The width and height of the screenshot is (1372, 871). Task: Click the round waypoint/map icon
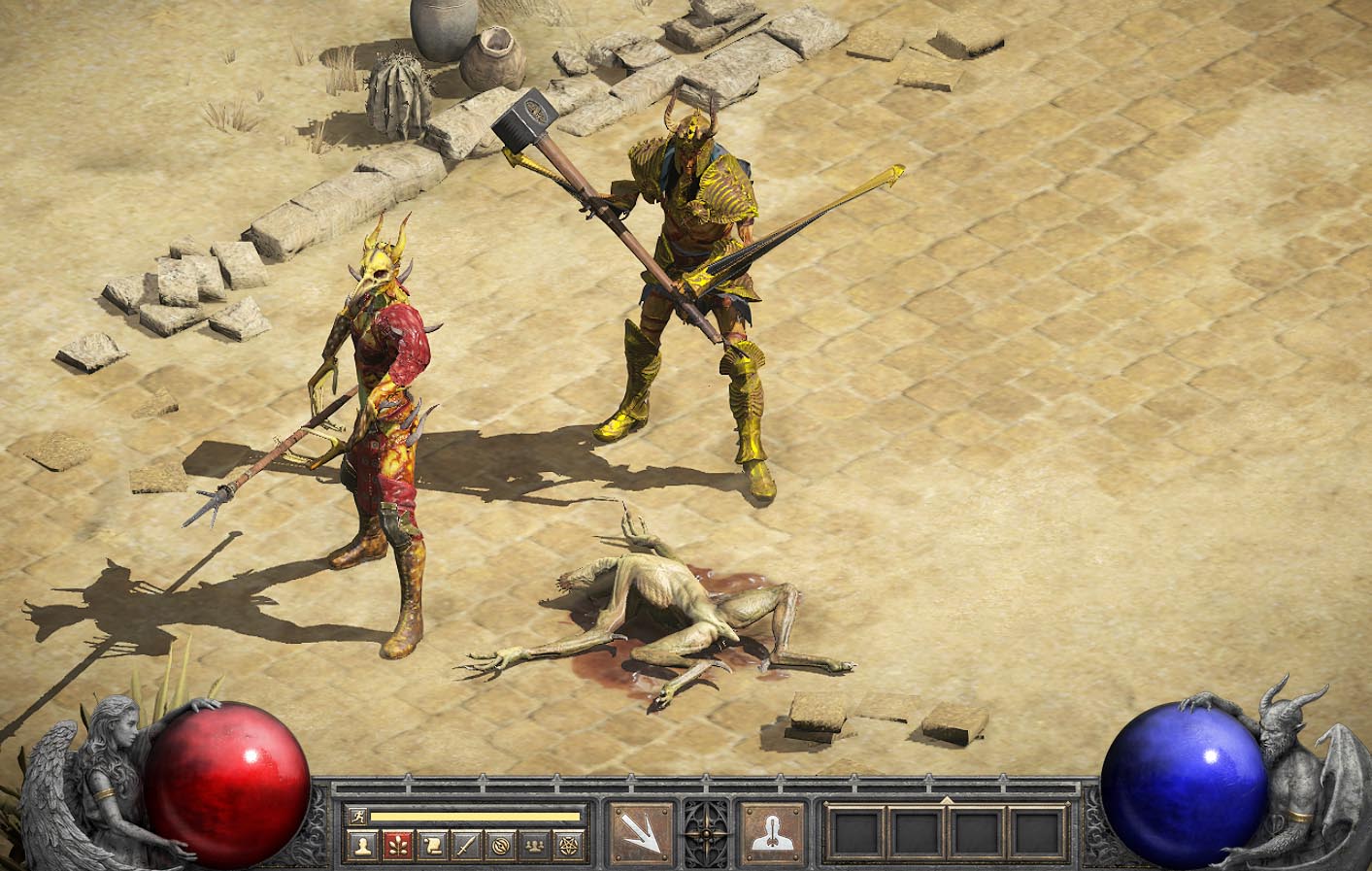pyautogui.click(x=501, y=845)
